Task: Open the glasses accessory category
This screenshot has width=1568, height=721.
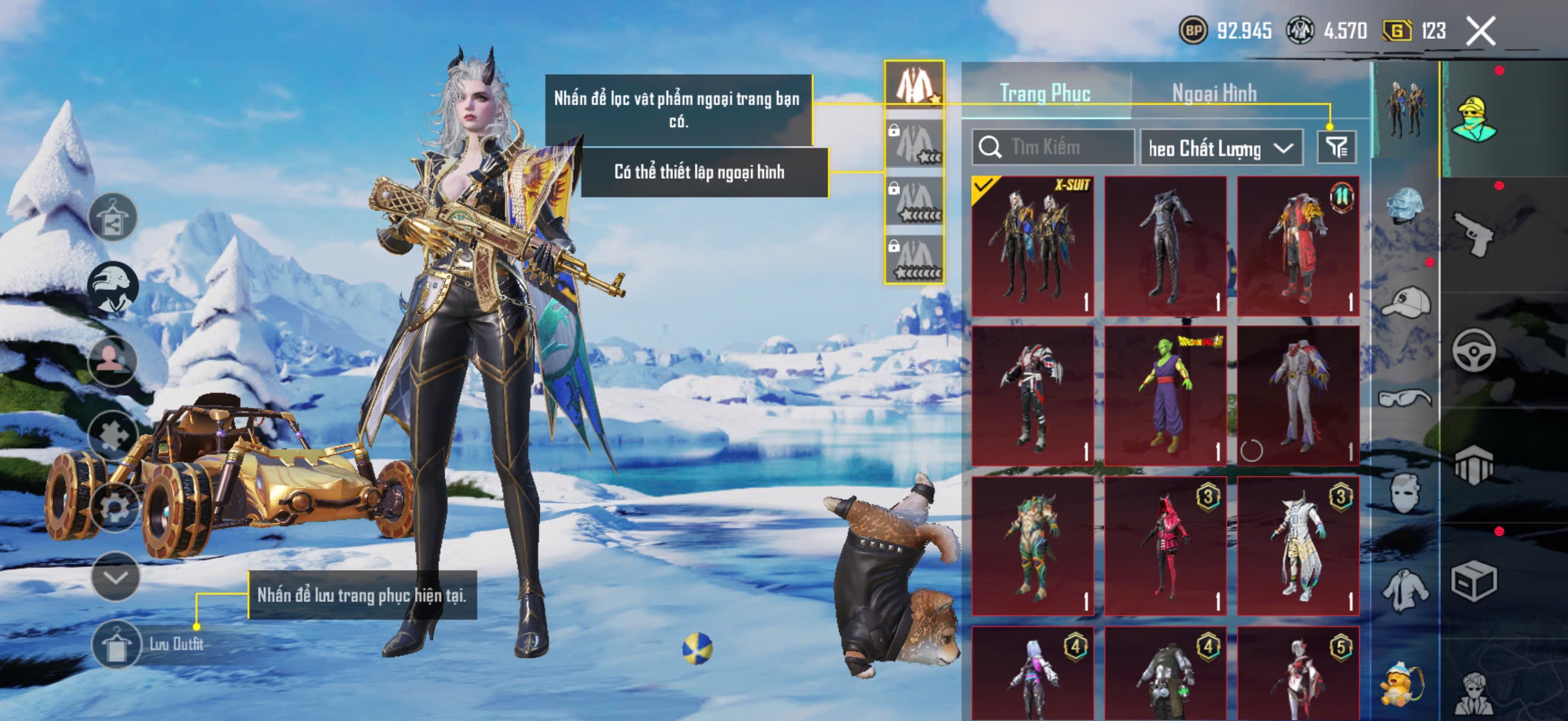Action: pos(1404,398)
